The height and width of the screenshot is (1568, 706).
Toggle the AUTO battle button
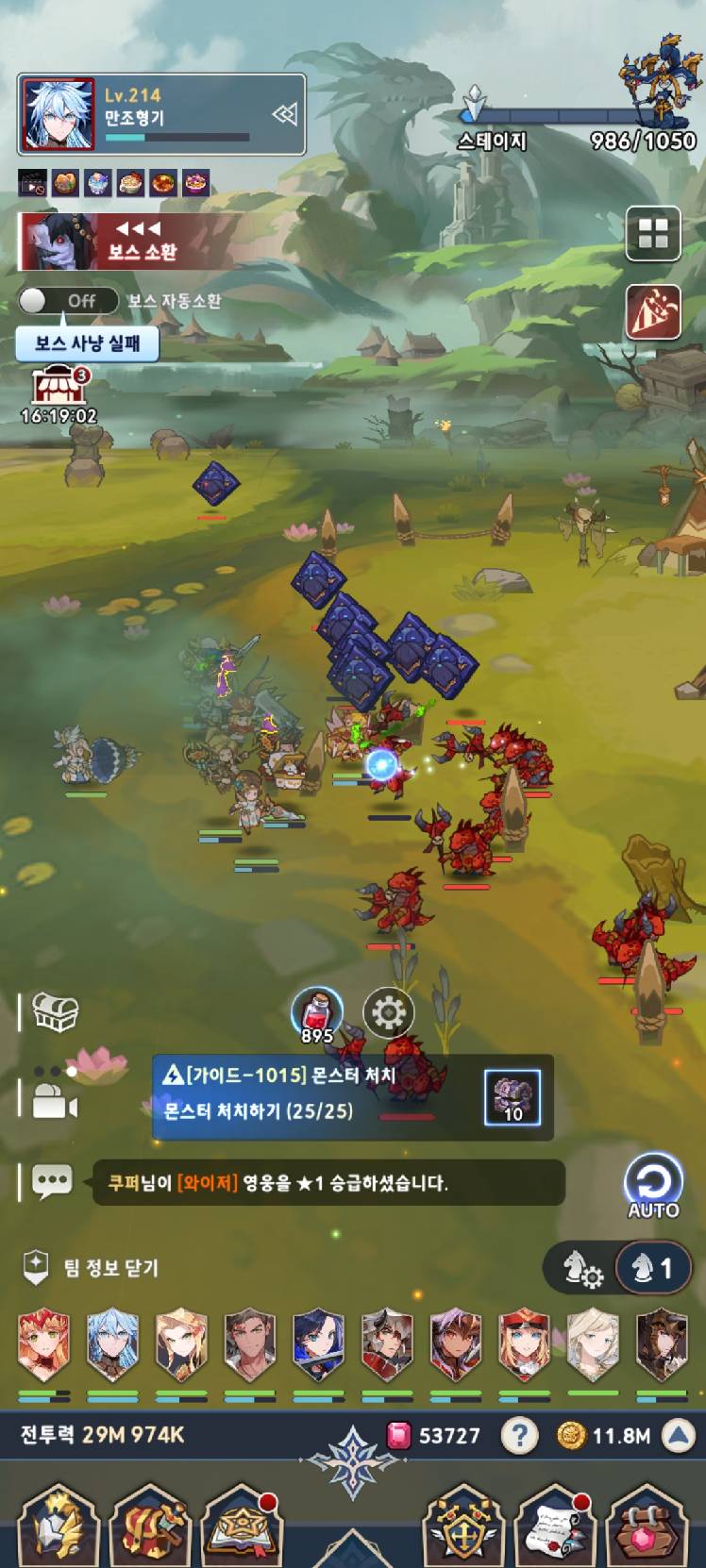[653, 1185]
